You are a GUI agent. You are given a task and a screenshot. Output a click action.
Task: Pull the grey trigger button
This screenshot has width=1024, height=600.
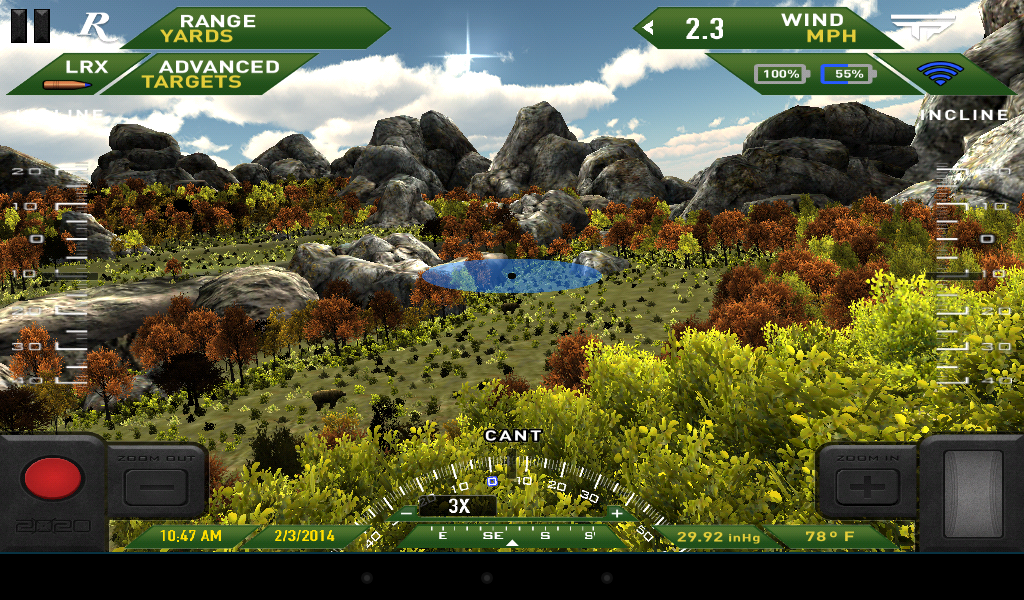[972, 488]
